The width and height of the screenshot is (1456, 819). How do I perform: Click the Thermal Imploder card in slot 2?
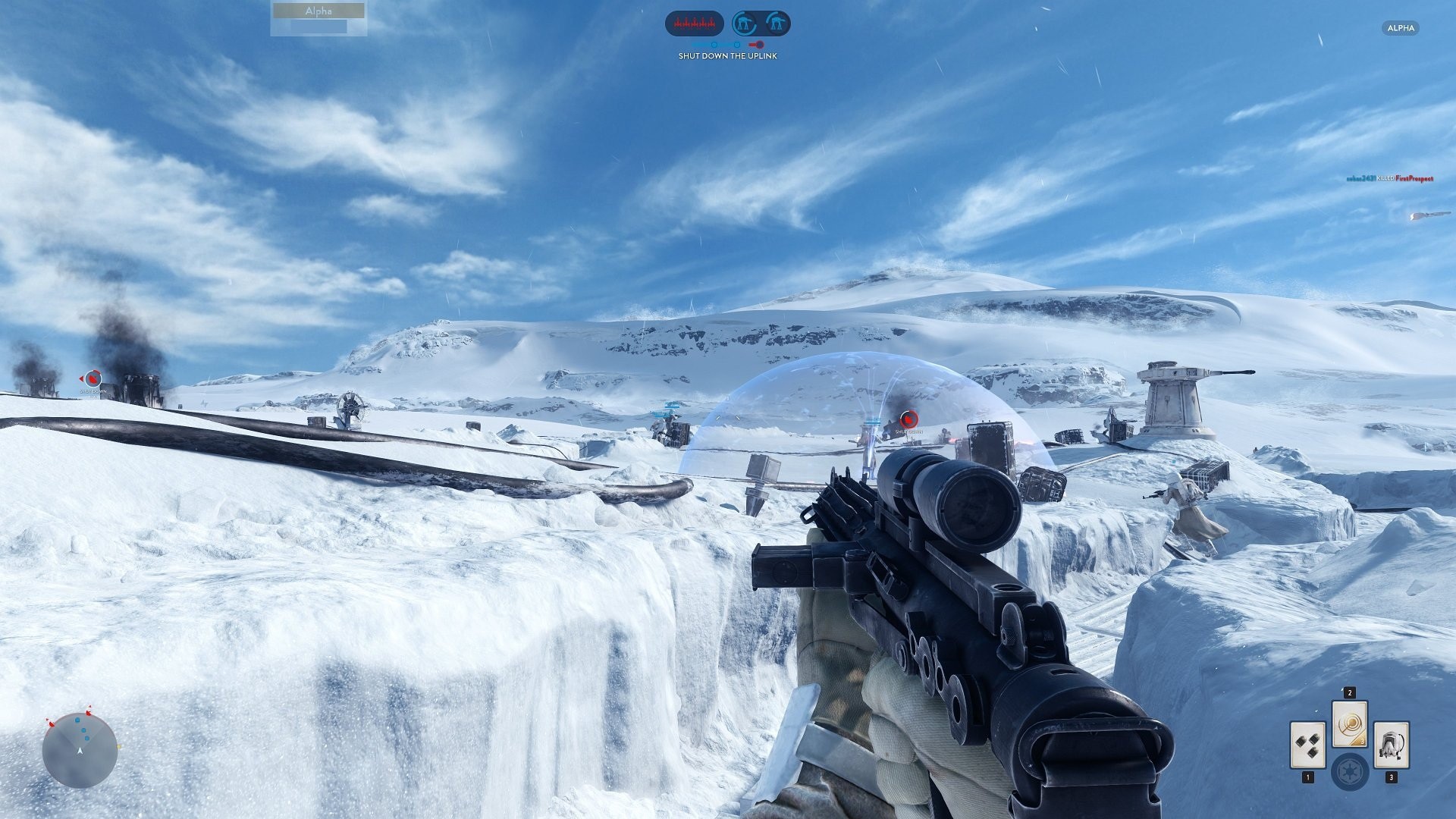1350,723
